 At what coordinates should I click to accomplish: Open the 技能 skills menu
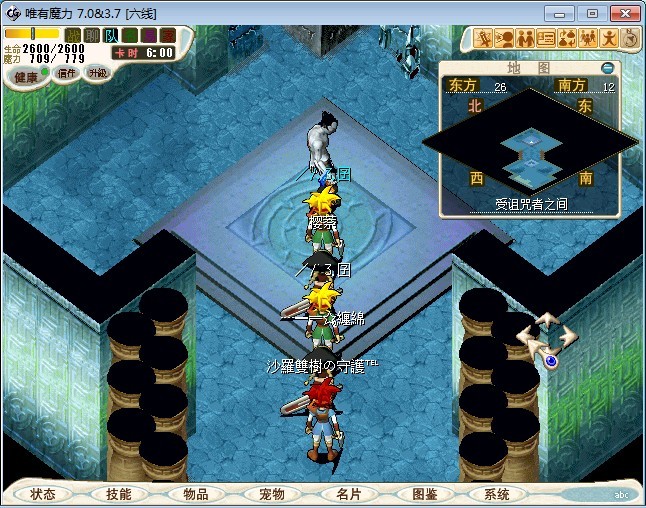tap(119, 494)
